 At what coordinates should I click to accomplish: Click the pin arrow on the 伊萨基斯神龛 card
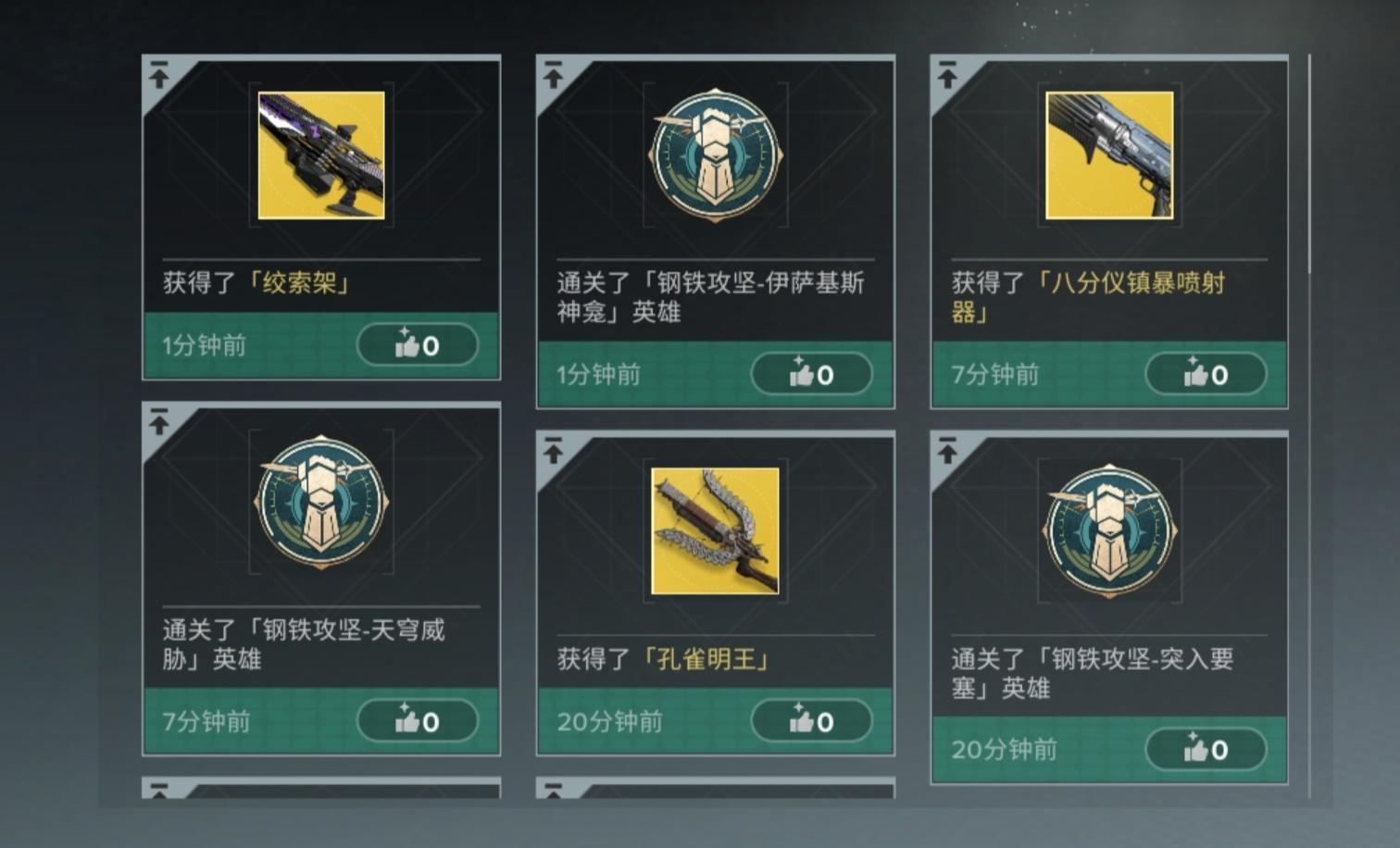pyautogui.click(x=554, y=74)
